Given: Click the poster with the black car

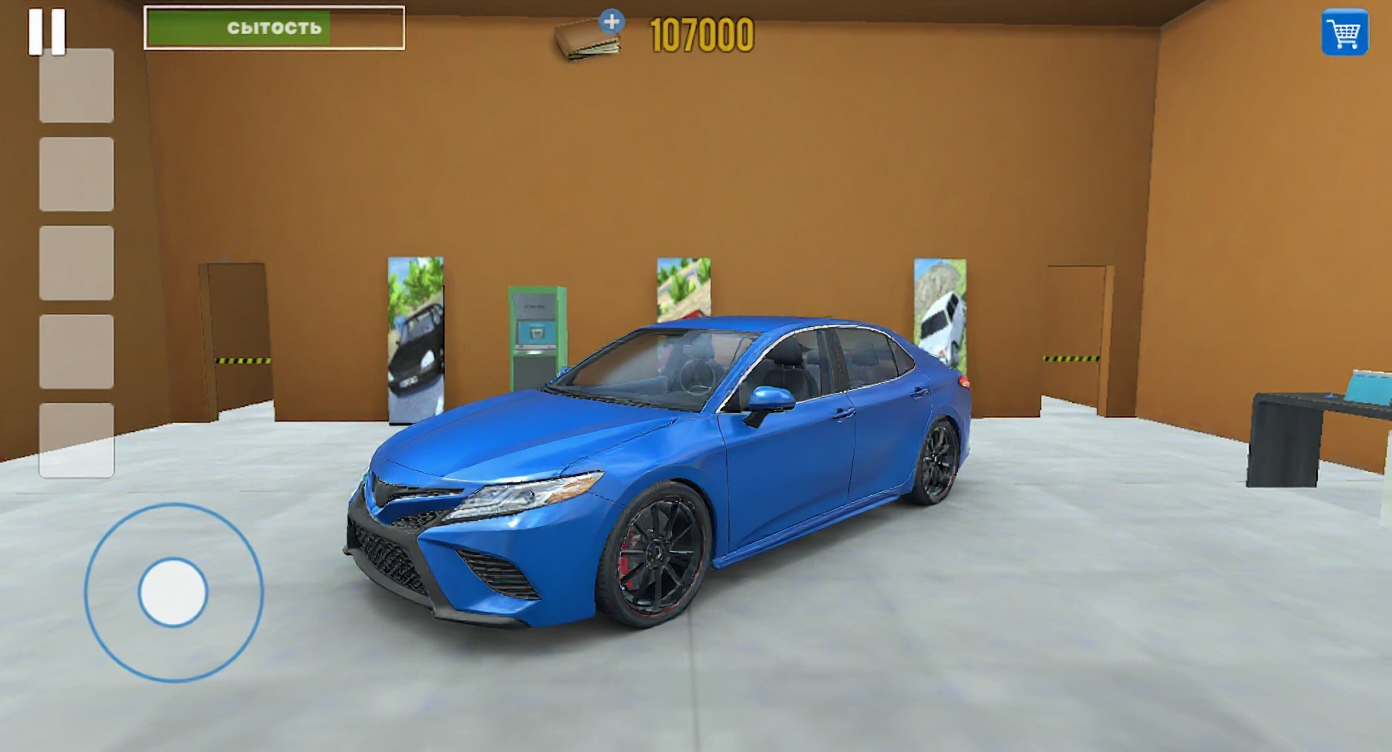Looking at the screenshot, I should (x=417, y=335).
